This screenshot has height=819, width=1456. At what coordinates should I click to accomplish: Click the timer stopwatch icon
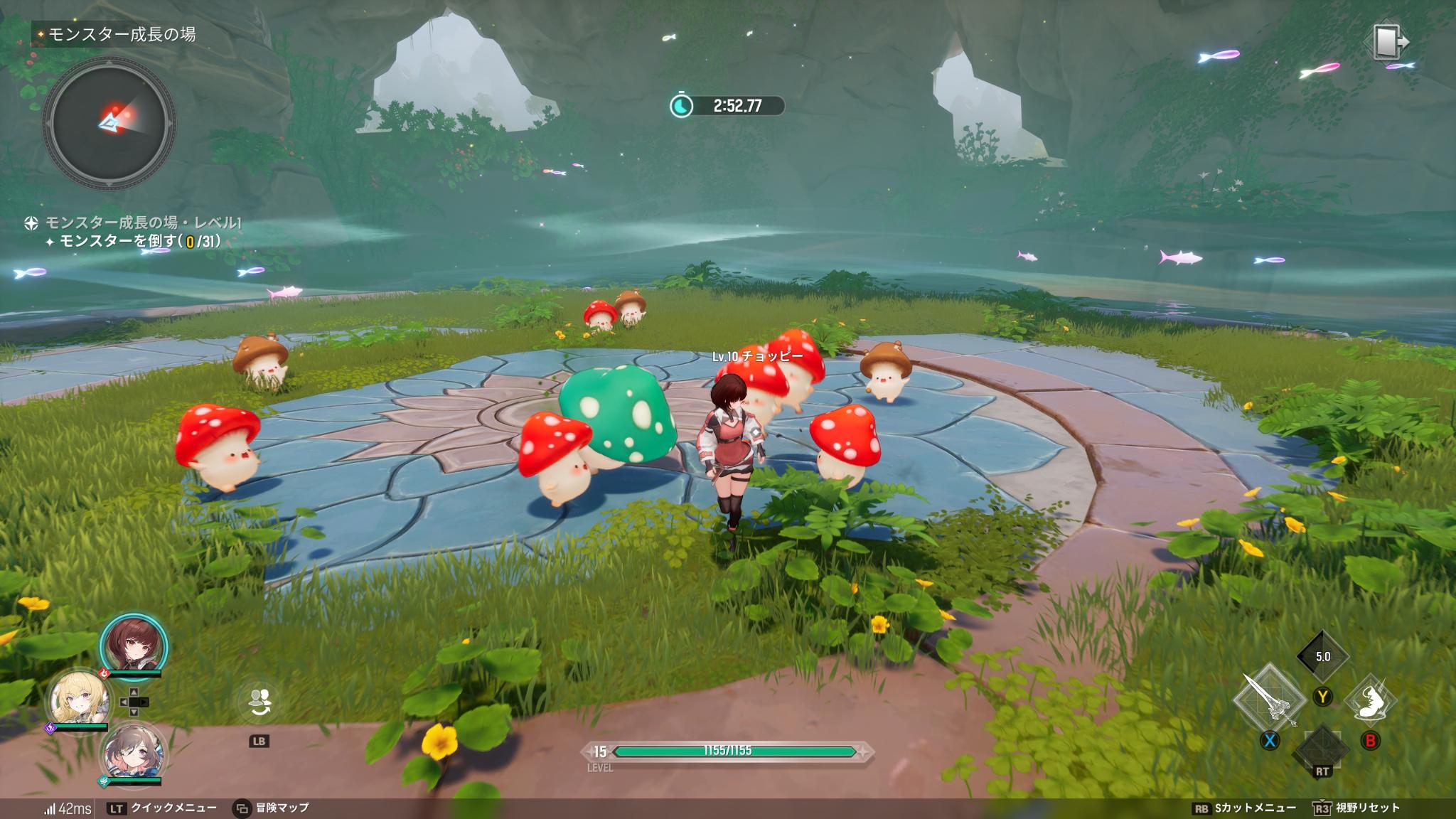coord(683,105)
